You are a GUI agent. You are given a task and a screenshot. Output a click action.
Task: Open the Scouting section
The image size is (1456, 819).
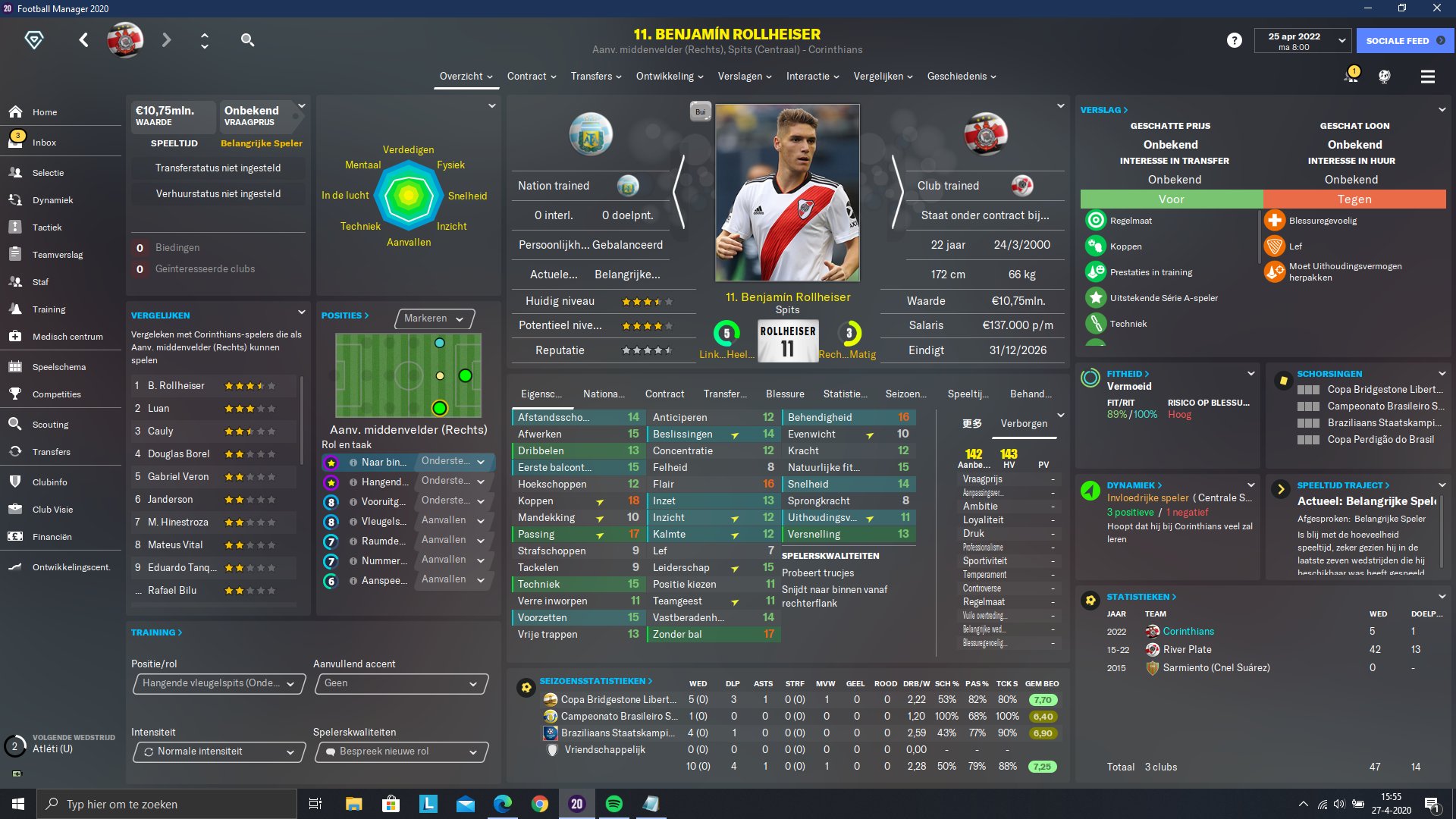pos(50,425)
